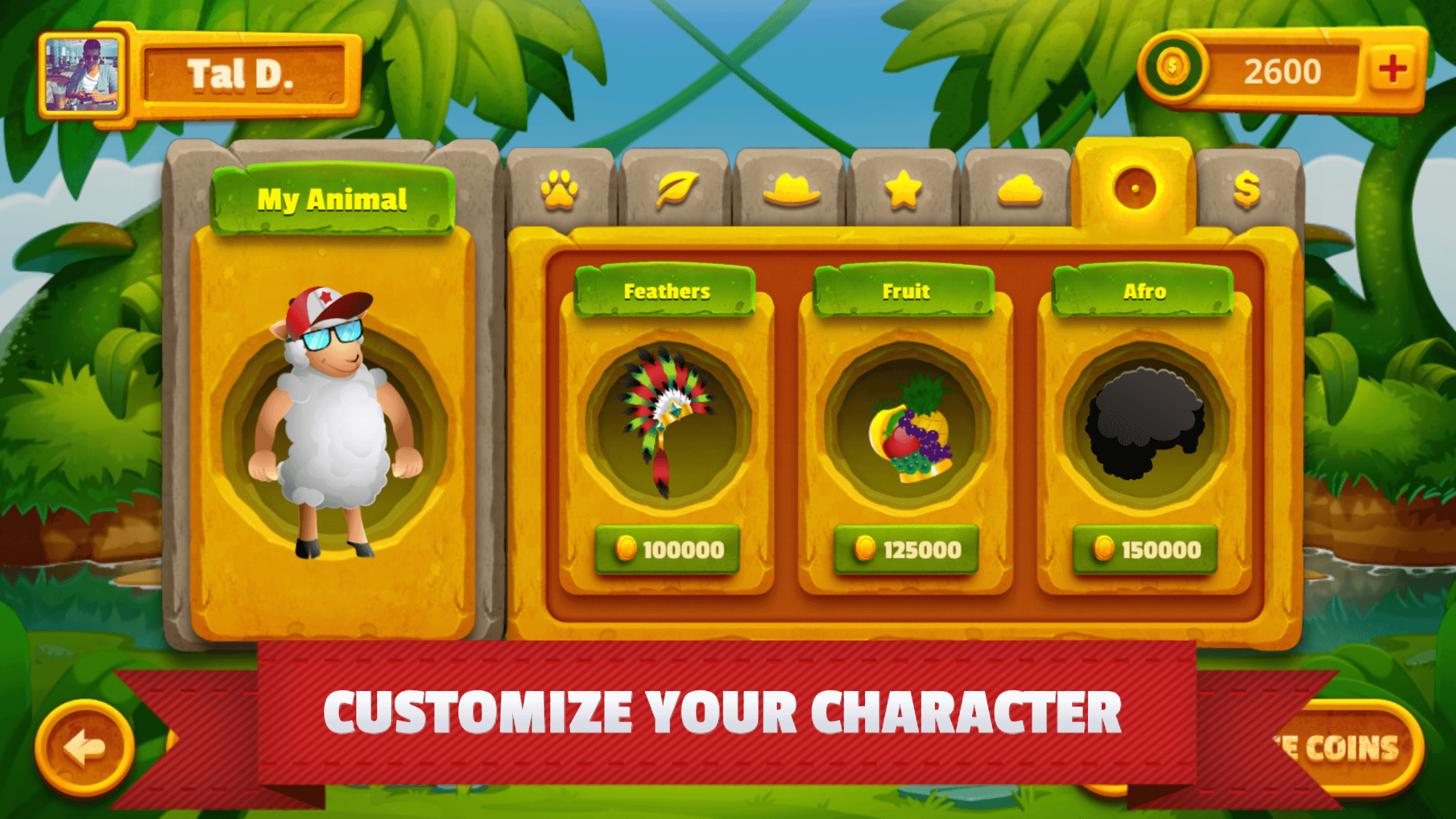Switch to the star category tab
Image resolution: width=1456 pixels, height=819 pixels.
(x=903, y=189)
